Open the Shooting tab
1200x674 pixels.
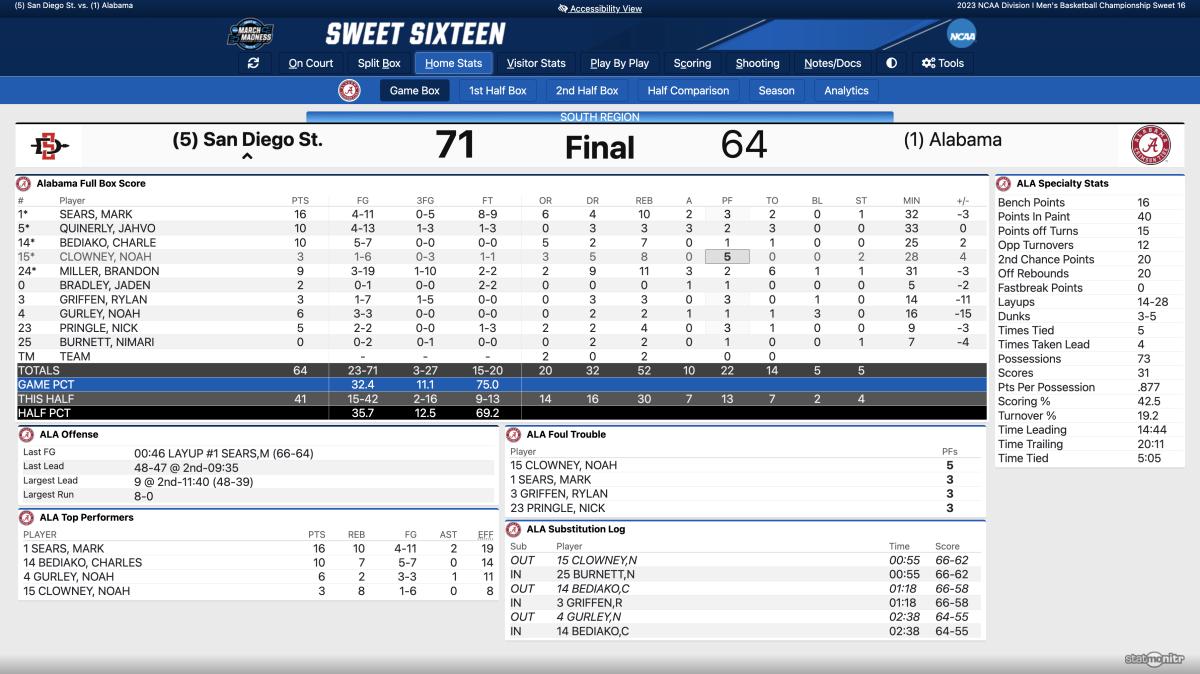[x=757, y=63]
